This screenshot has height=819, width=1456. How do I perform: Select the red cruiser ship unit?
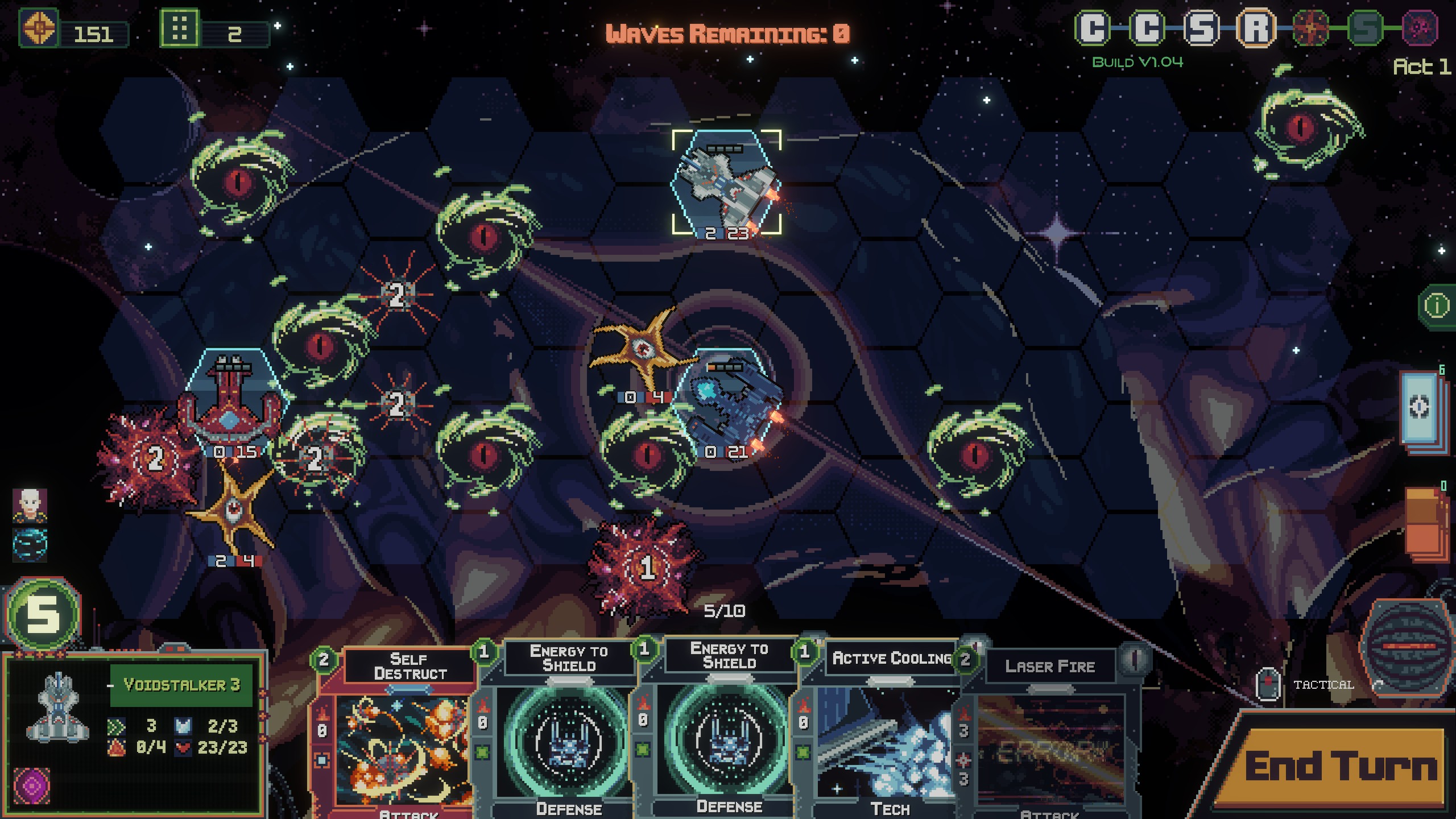pos(230,405)
